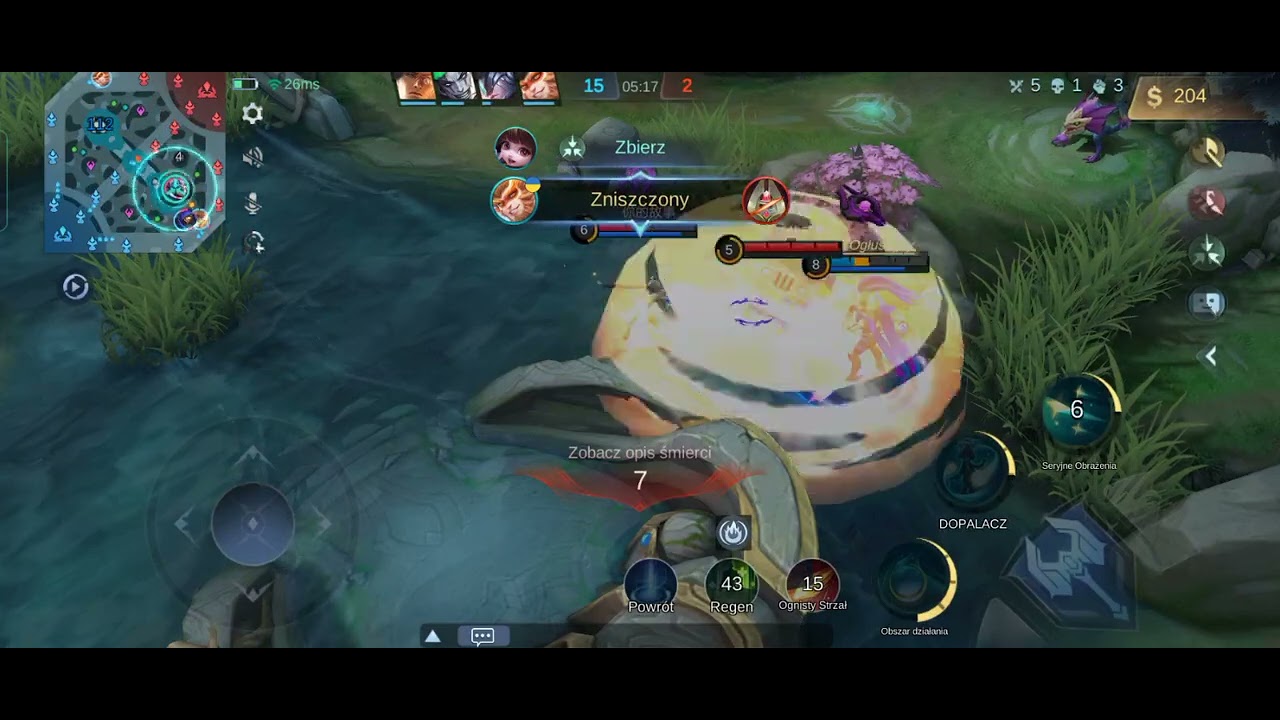
Task: Send the Zbierz quick chat message
Action: pos(639,148)
